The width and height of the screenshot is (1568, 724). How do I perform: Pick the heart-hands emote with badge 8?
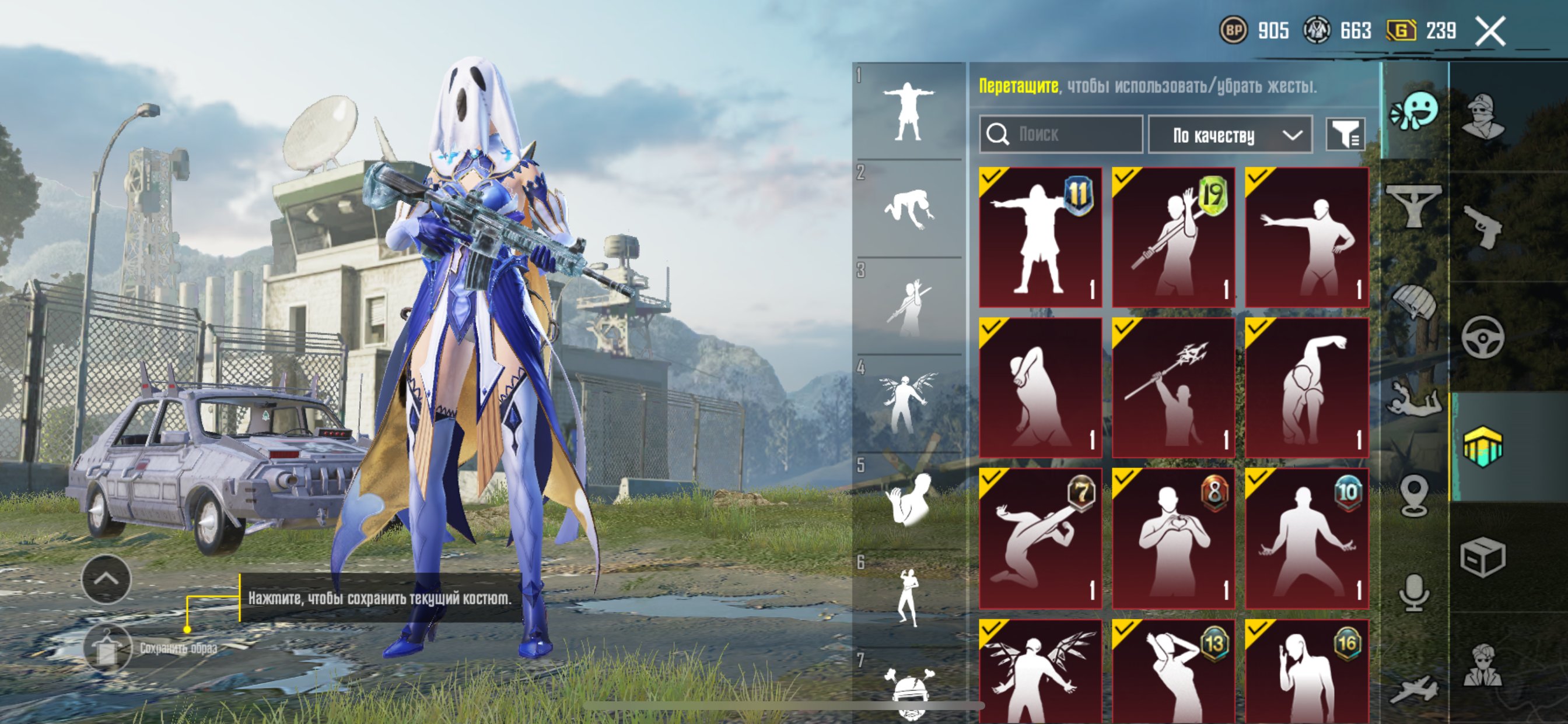coord(1173,539)
